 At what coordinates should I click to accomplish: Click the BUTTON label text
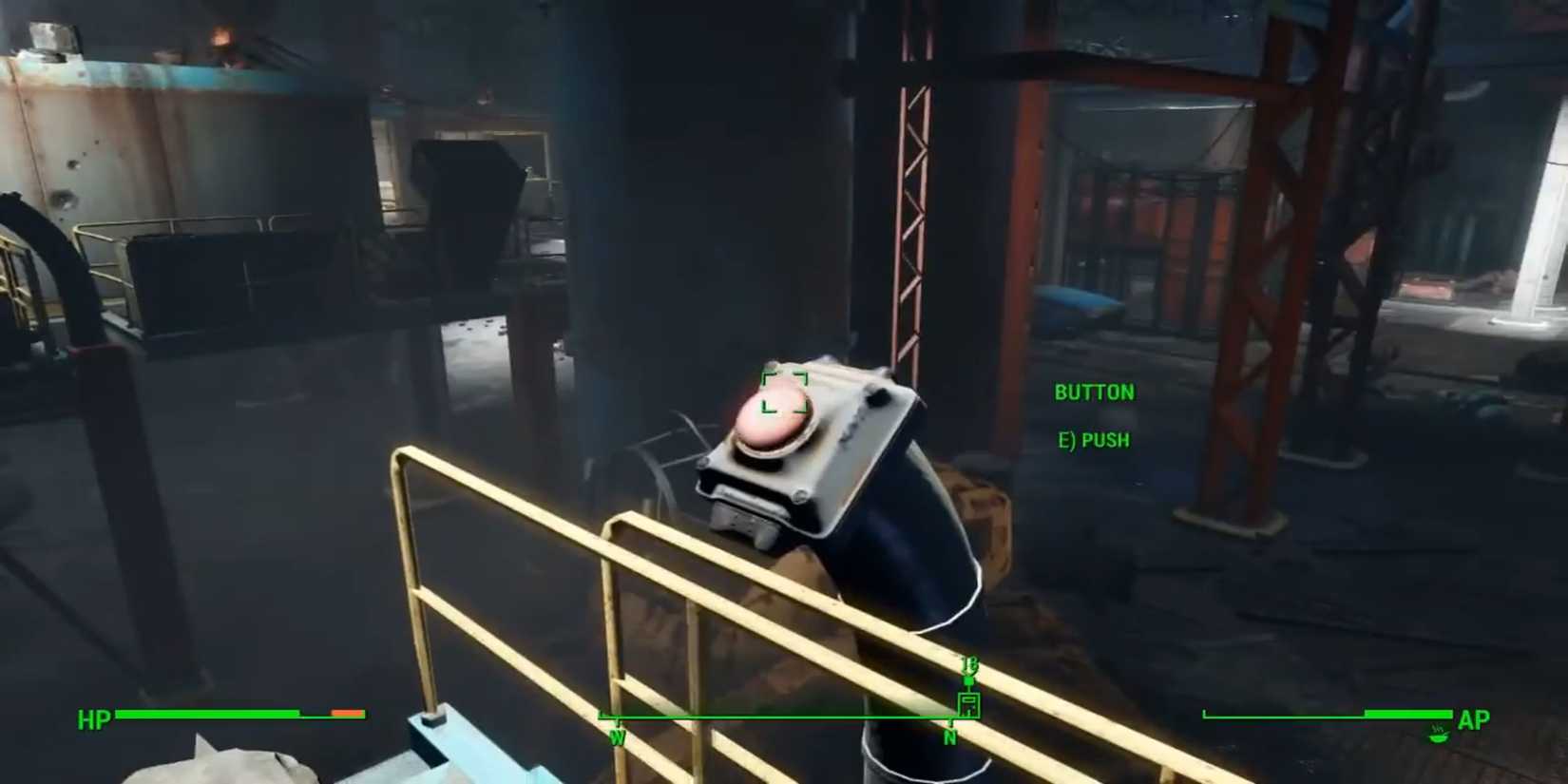click(1094, 392)
